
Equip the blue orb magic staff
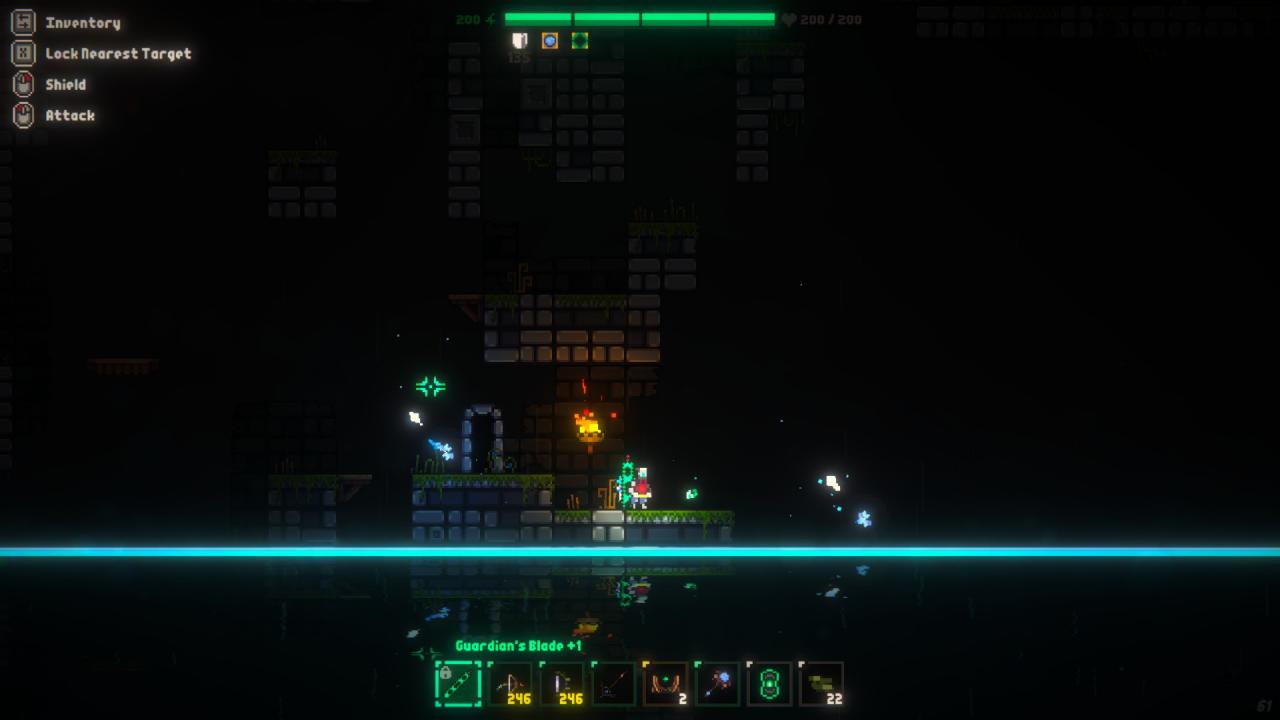(718, 684)
